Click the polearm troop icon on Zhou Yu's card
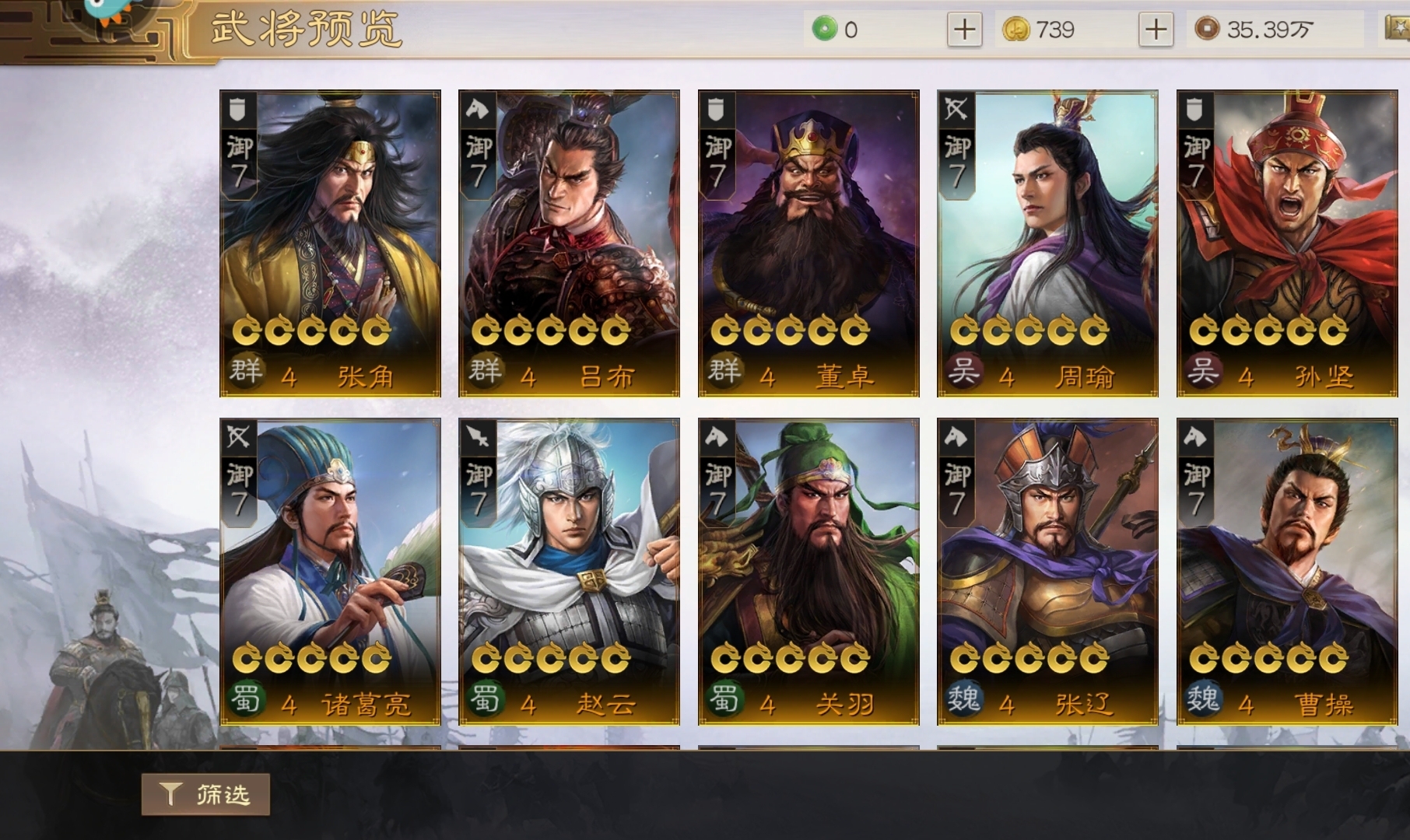The image size is (1410, 840). [x=954, y=110]
